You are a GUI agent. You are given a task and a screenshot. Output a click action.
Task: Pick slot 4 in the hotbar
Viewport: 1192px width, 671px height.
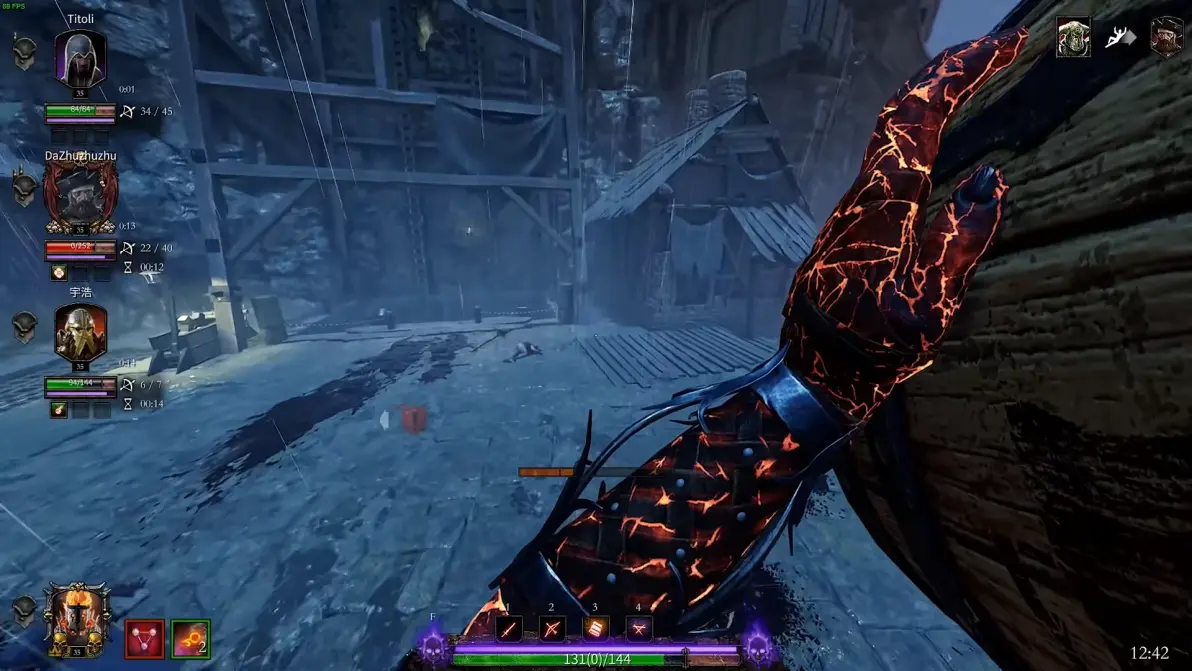coord(639,629)
